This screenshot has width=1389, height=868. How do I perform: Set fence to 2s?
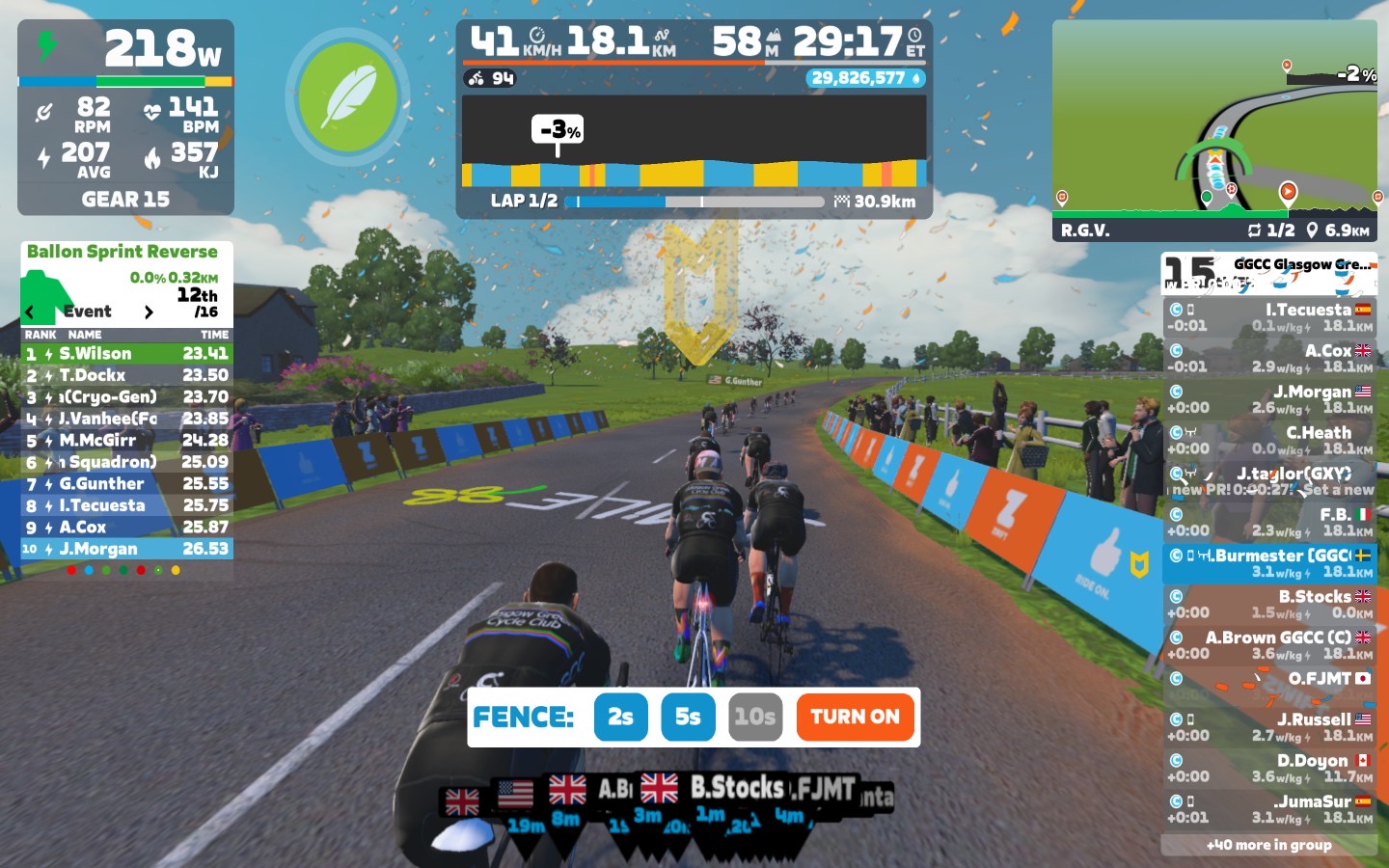coord(620,717)
